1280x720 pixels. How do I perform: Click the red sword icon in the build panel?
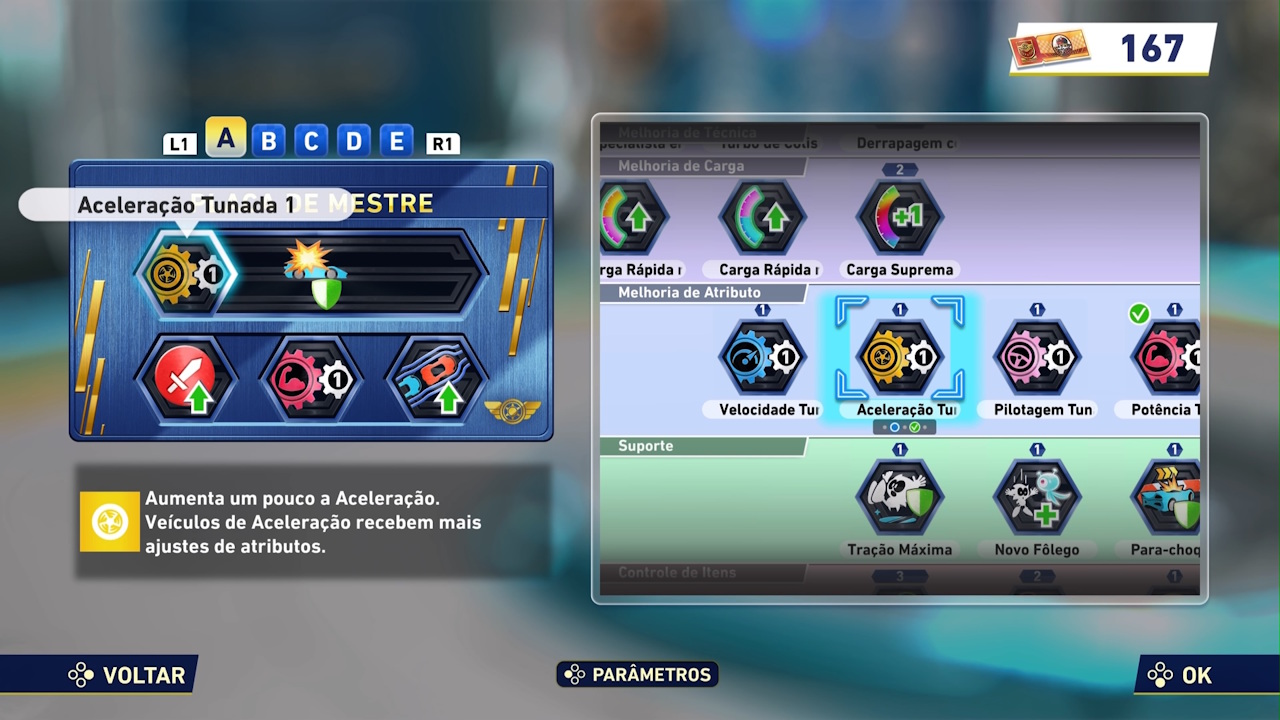[x=187, y=378]
